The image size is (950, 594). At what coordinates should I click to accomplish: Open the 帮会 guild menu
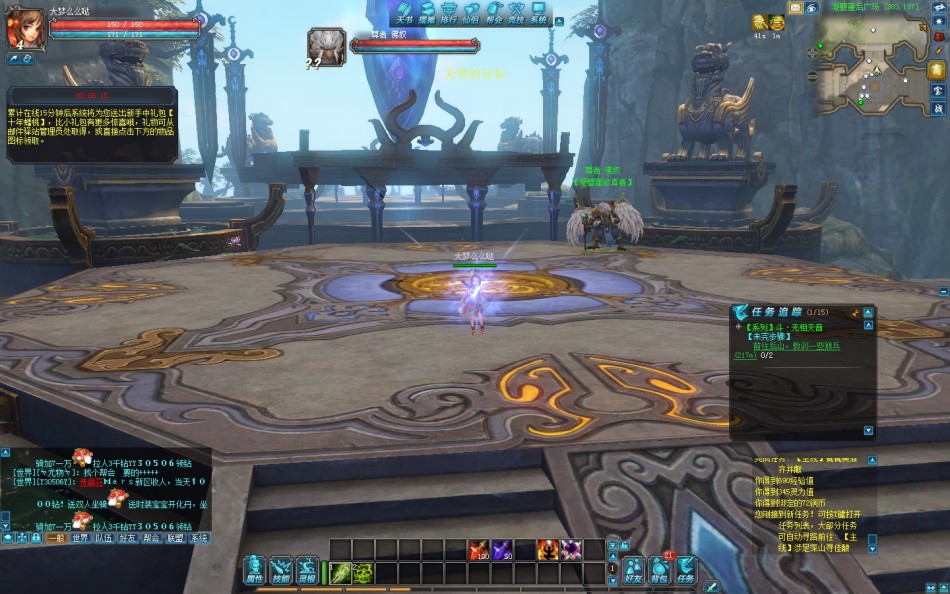pyautogui.click(x=494, y=12)
